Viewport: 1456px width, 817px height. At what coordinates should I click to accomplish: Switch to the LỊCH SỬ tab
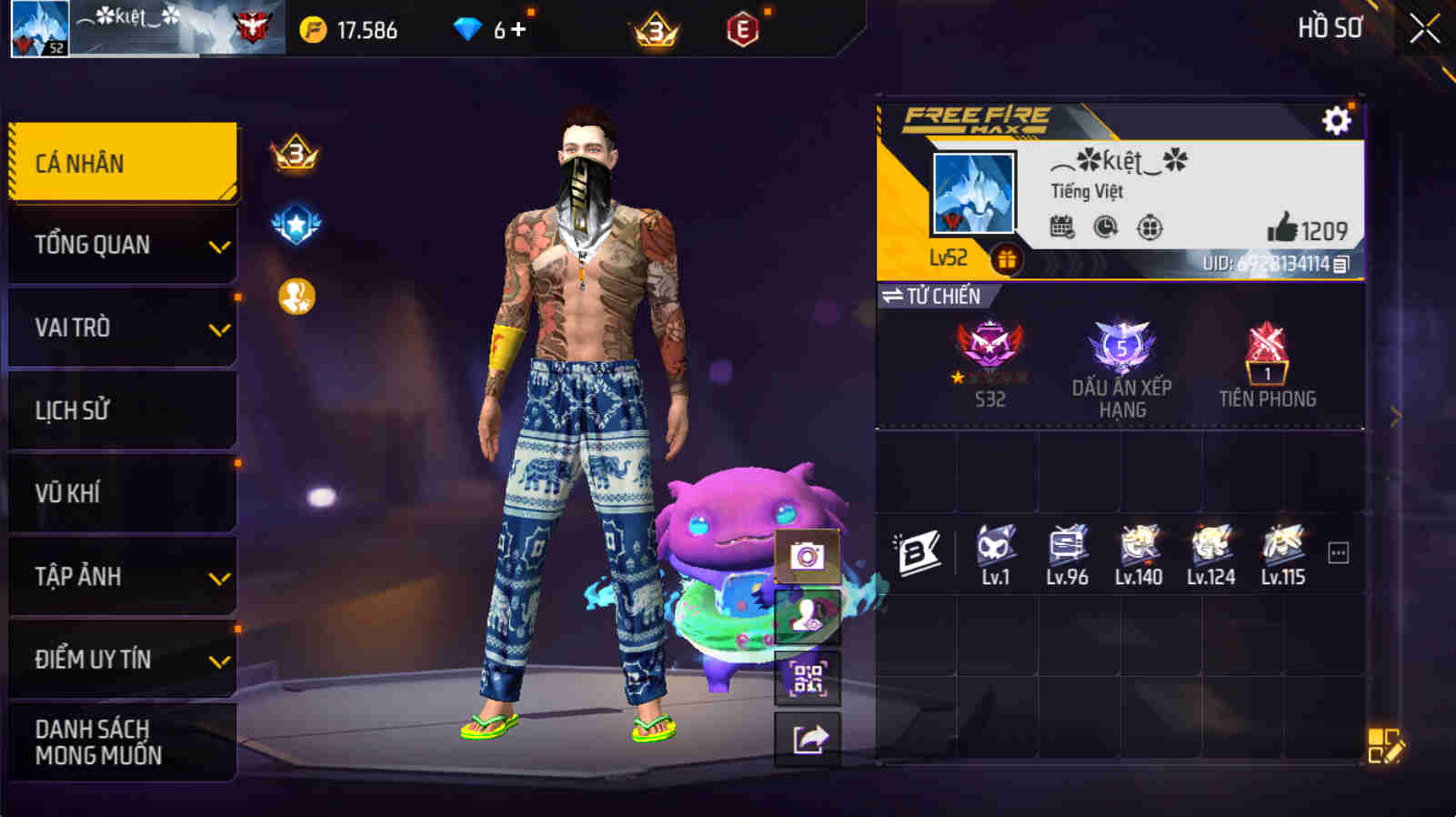(122, 409)
